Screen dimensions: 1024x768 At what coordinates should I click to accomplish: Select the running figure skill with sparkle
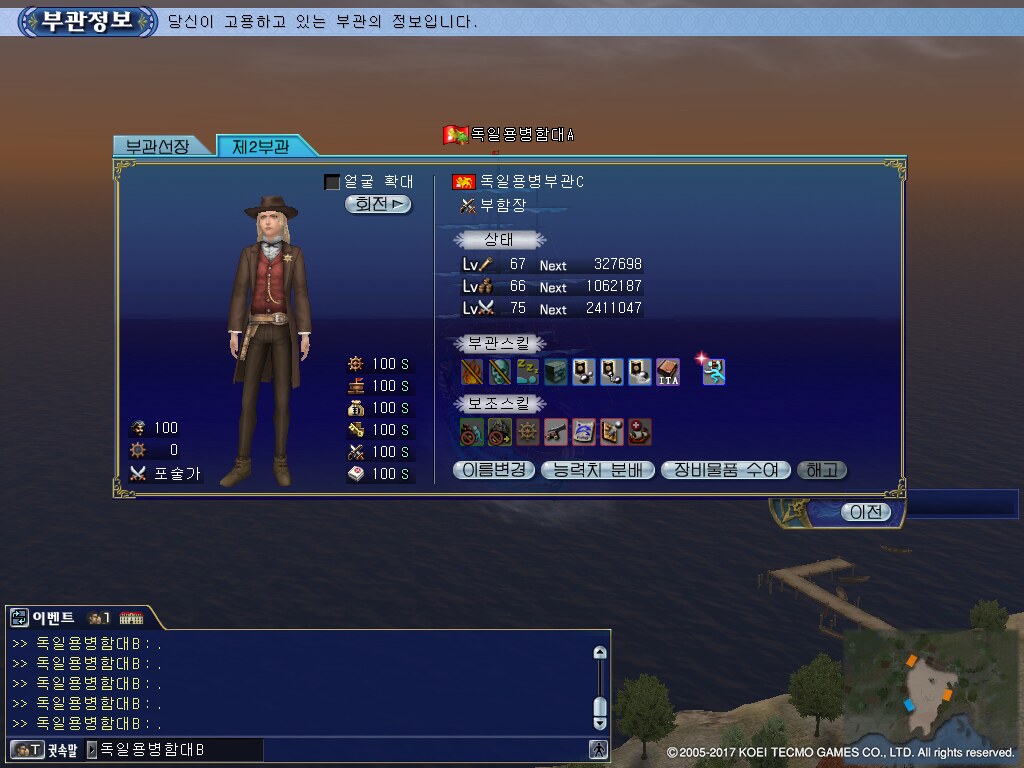click(x=714, y=372)
